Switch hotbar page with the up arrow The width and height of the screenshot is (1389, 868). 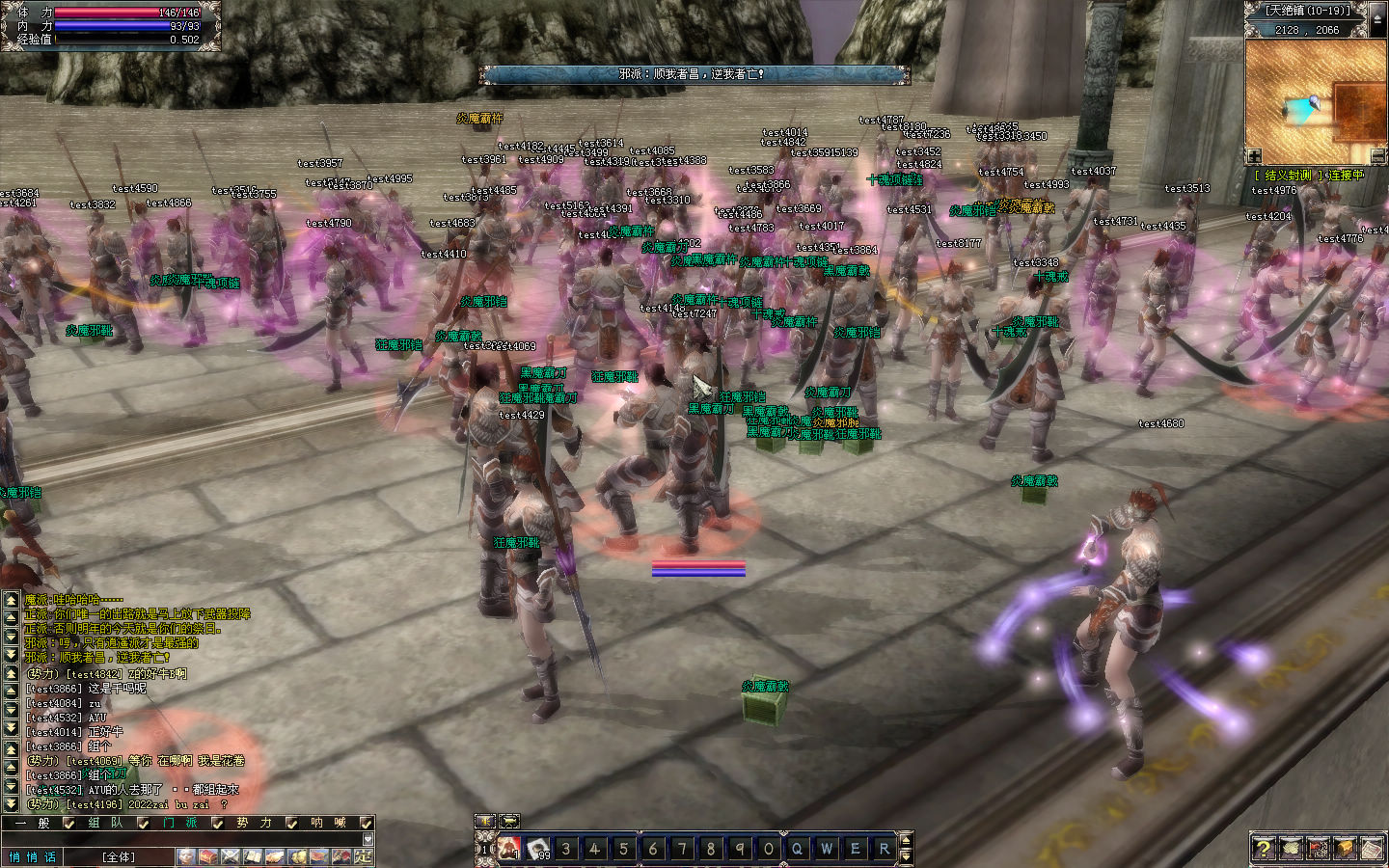(x=905, y=842)
